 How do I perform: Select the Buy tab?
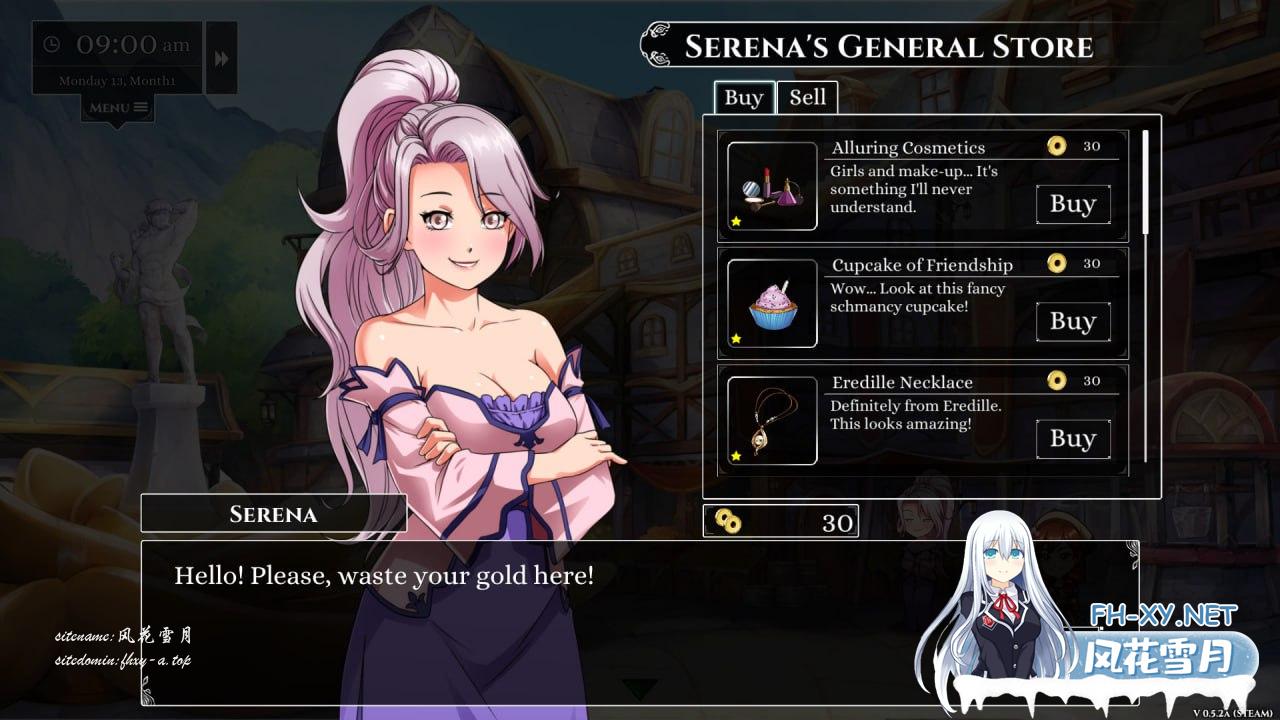click(x=743, y=97)
